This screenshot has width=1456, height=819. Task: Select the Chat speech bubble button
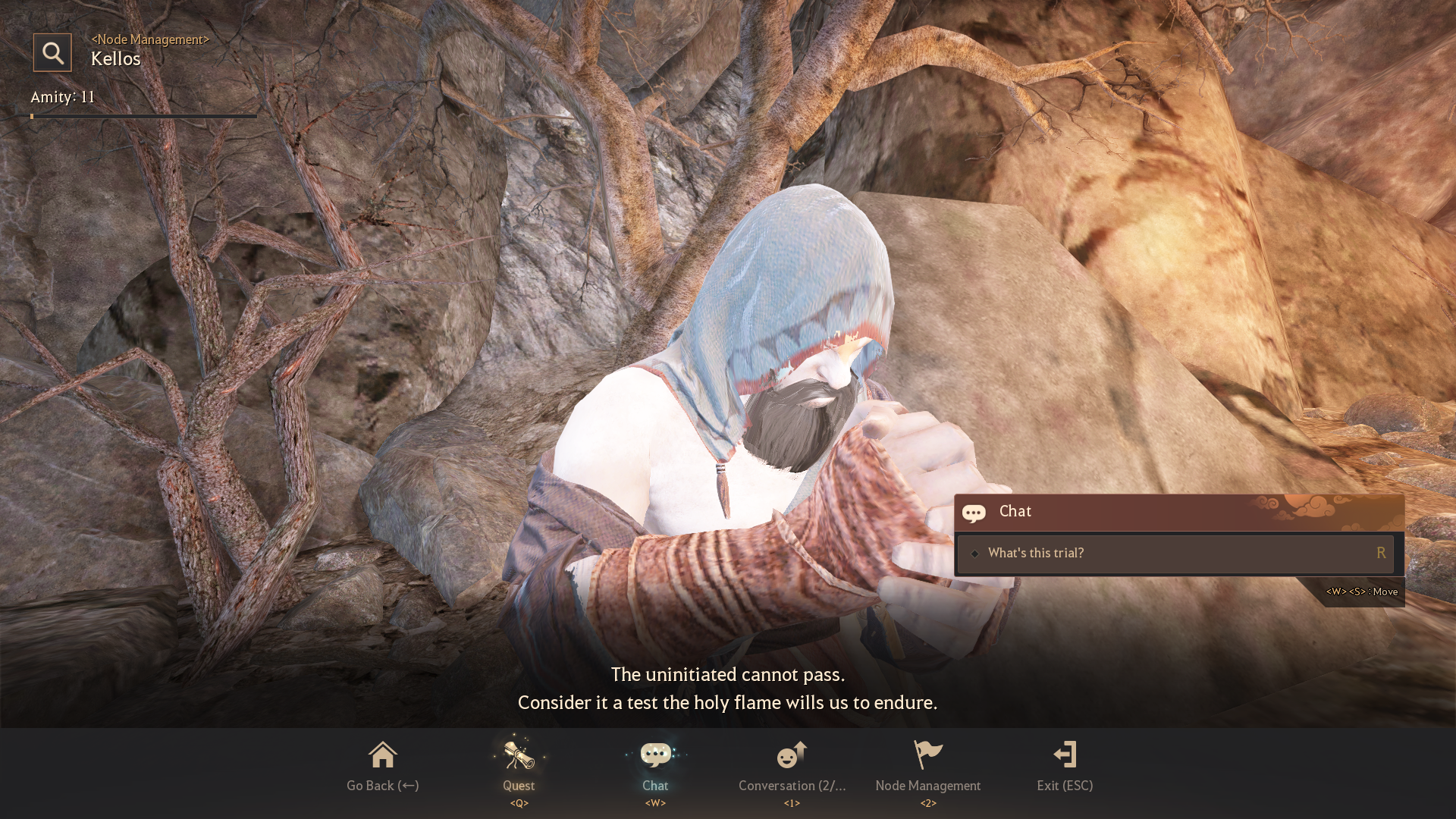pos(655,764)
